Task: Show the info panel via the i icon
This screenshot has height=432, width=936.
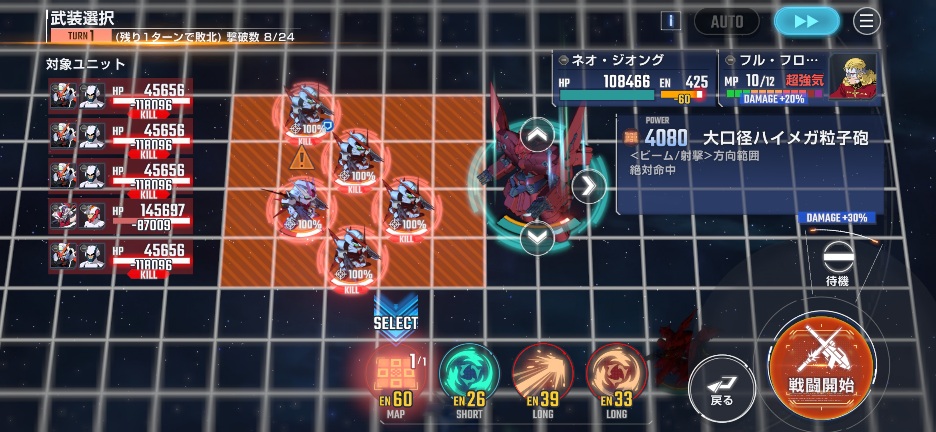Action: click(672, 20)
